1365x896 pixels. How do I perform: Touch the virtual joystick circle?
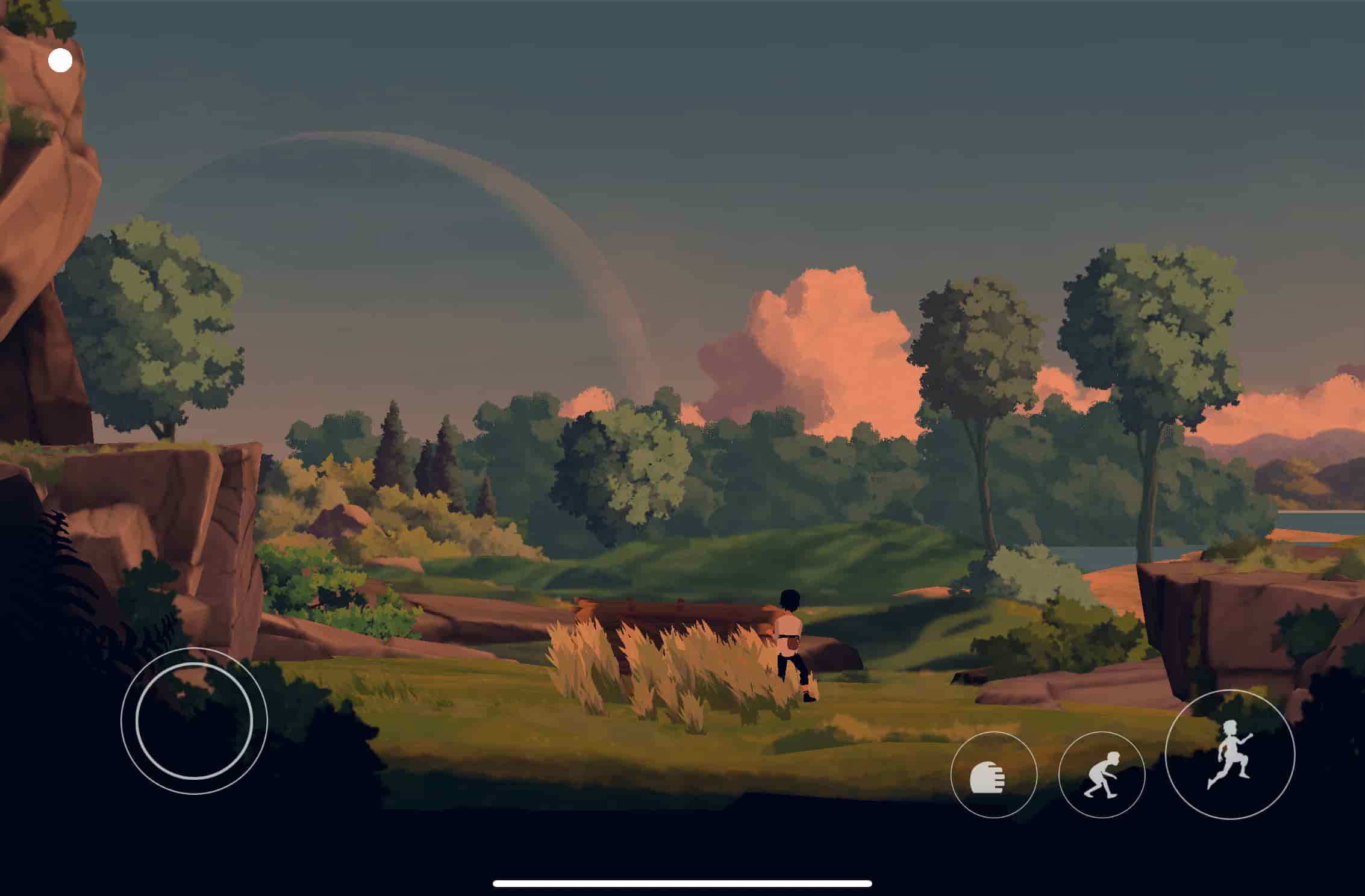194,720
